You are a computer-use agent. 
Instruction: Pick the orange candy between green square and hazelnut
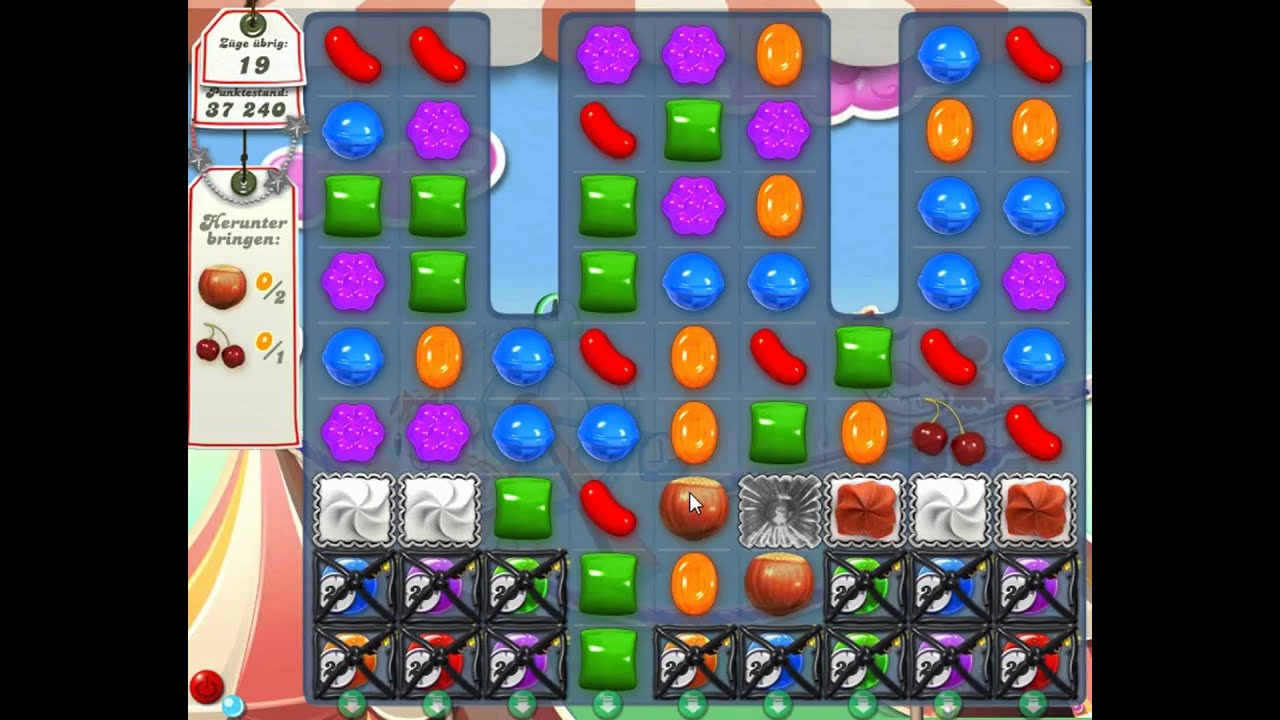pos(693,584)
